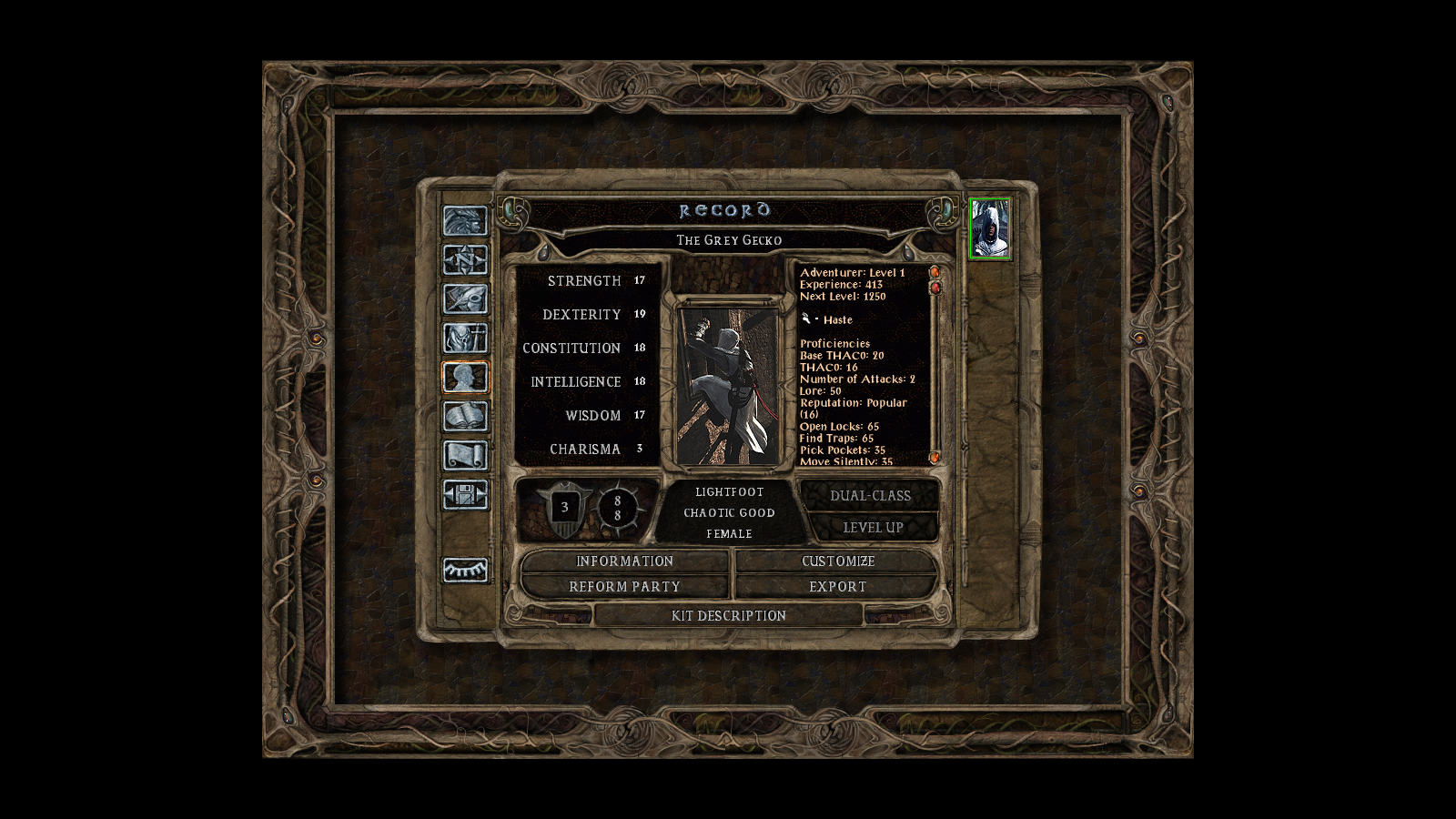Select The Grey Gecko's portrait
The height and width of the screenshot is (819, 1456).
click(992, 227)
